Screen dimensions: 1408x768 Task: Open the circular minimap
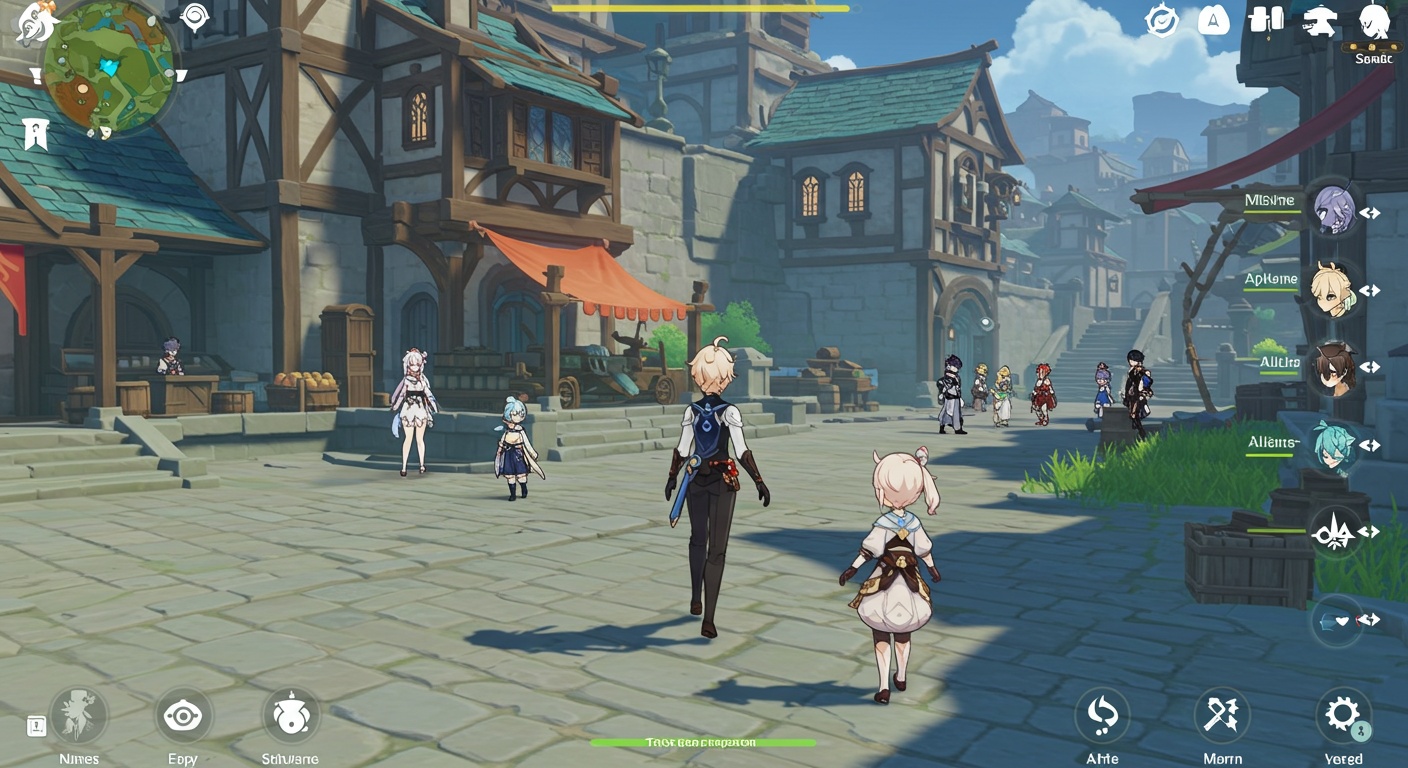point(108,68)
